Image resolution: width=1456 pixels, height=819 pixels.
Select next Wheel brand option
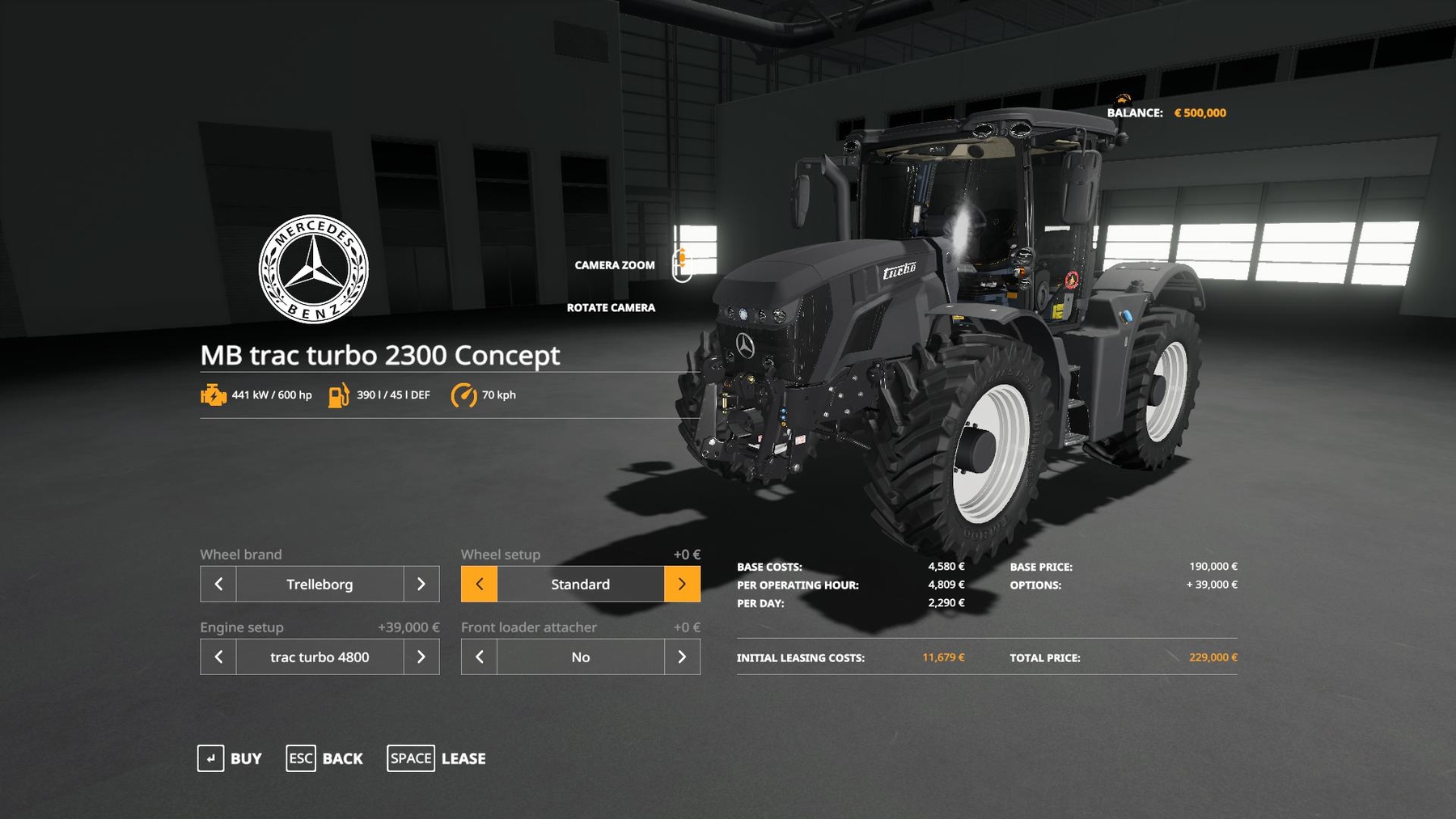[421, 584]
